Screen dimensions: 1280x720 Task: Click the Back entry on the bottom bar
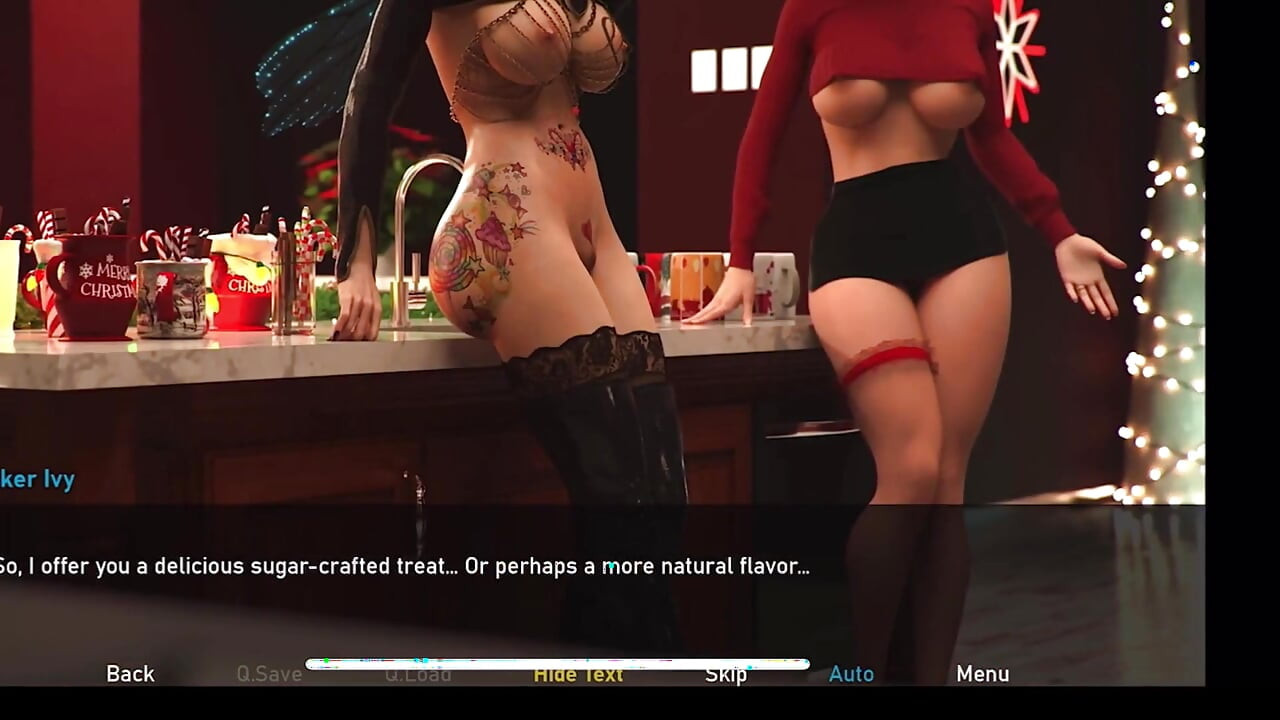pyautogui.click(x=130, y=674)
